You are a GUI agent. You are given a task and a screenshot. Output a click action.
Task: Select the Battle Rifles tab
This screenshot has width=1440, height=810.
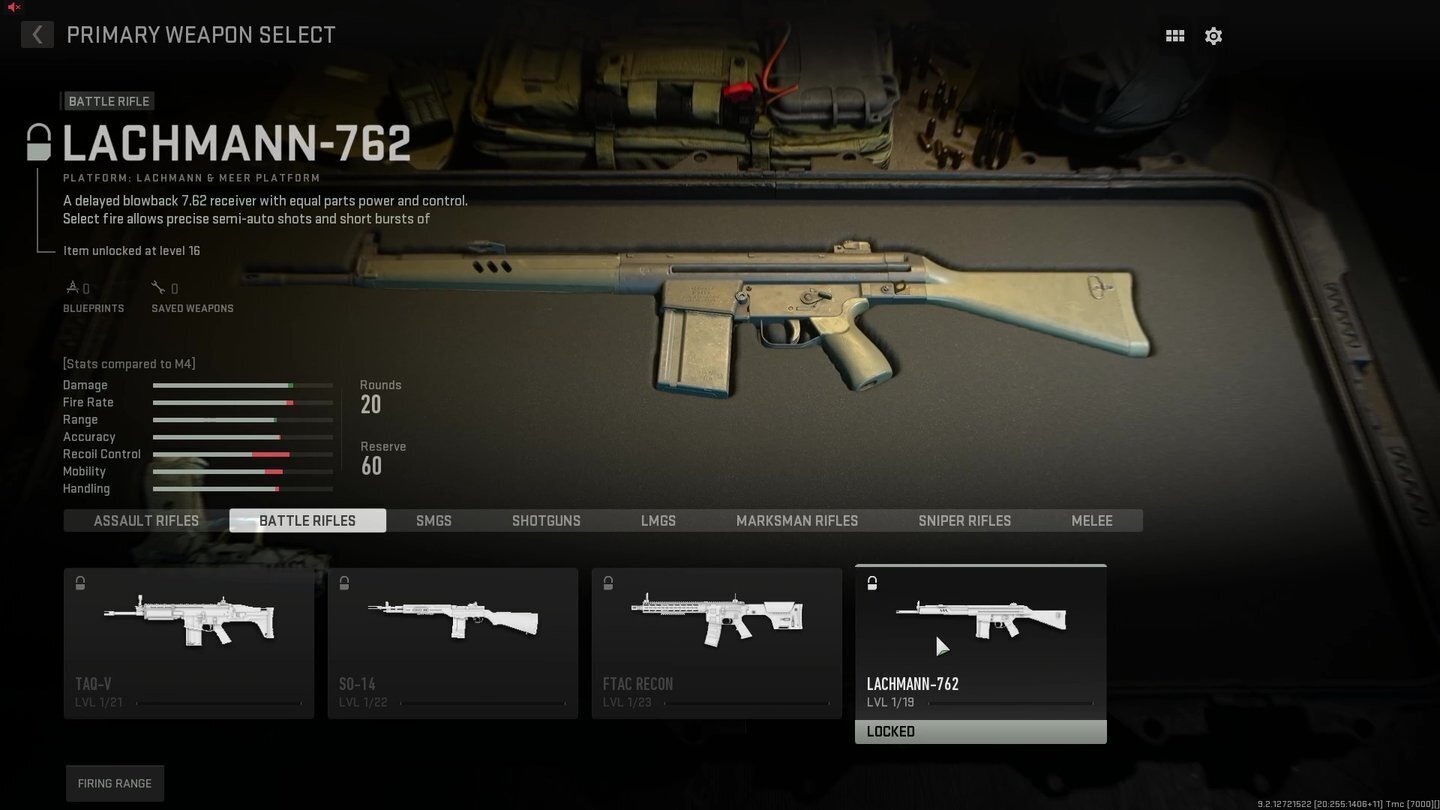[x=307, y=521]
